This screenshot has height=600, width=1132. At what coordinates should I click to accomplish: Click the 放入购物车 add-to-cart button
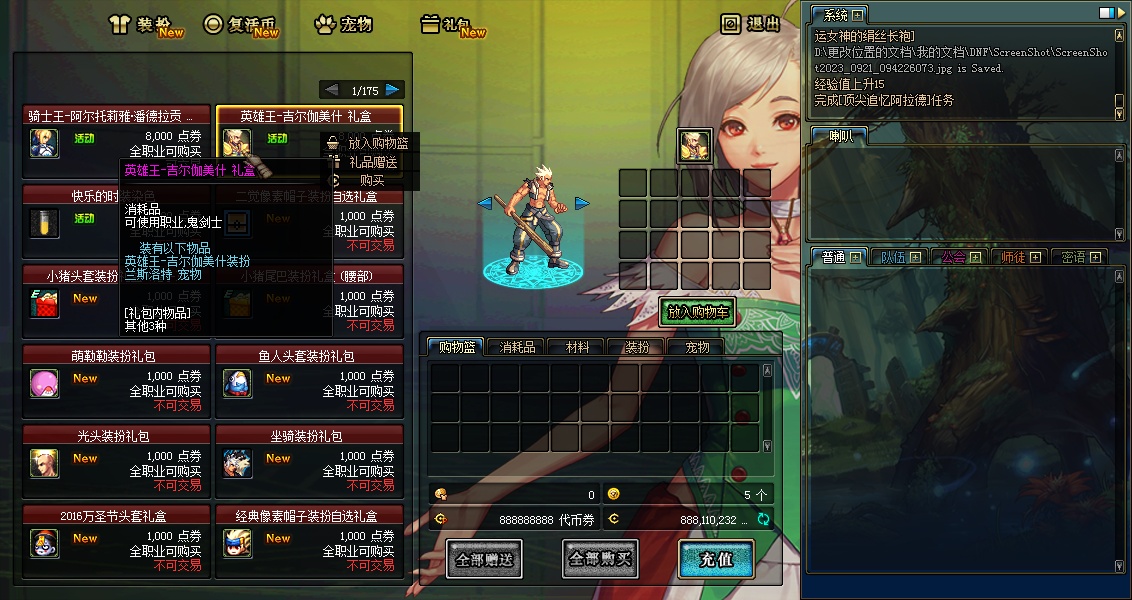point(697,312)
